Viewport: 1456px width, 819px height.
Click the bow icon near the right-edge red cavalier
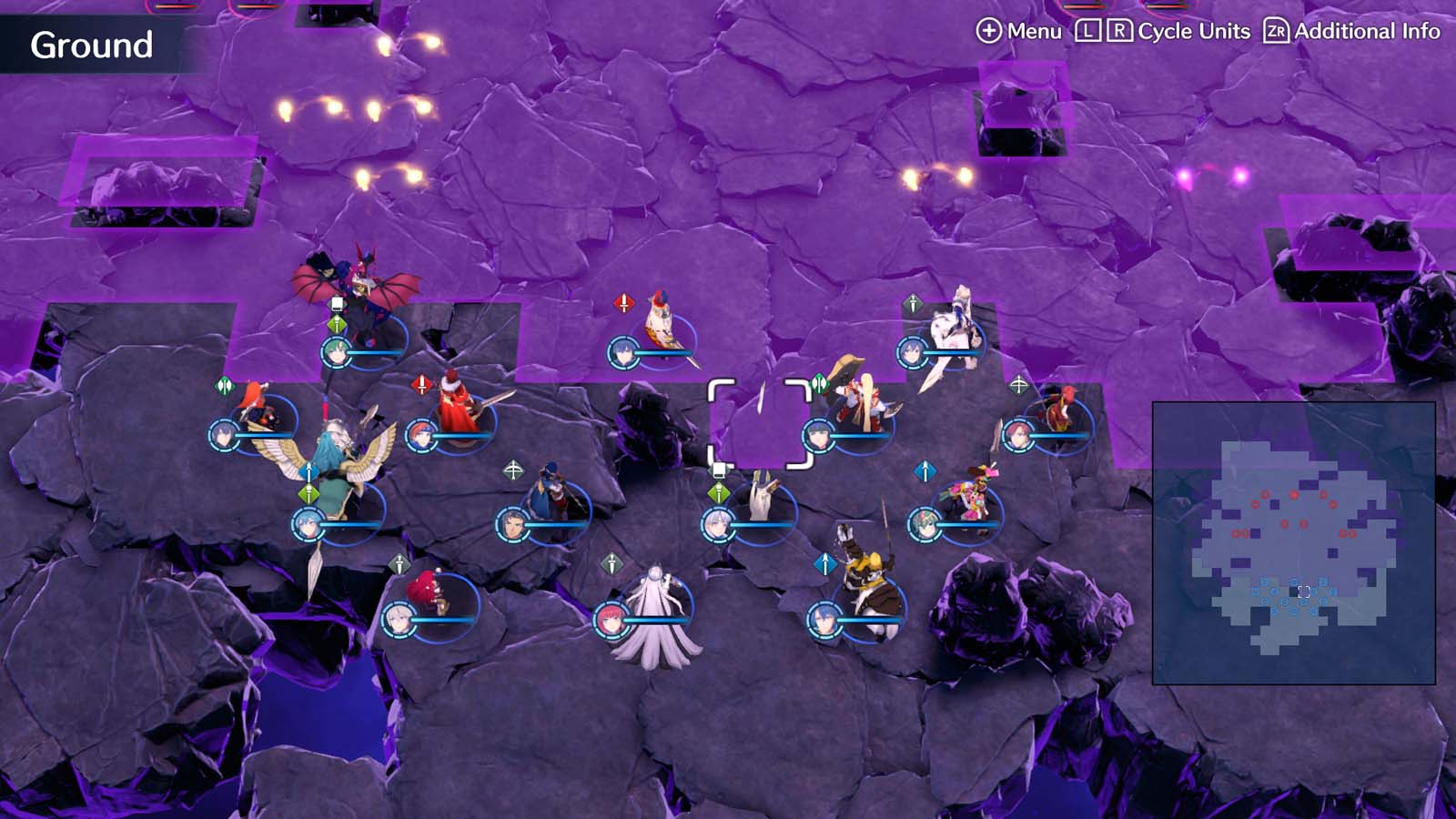[x=1019, y=385]
